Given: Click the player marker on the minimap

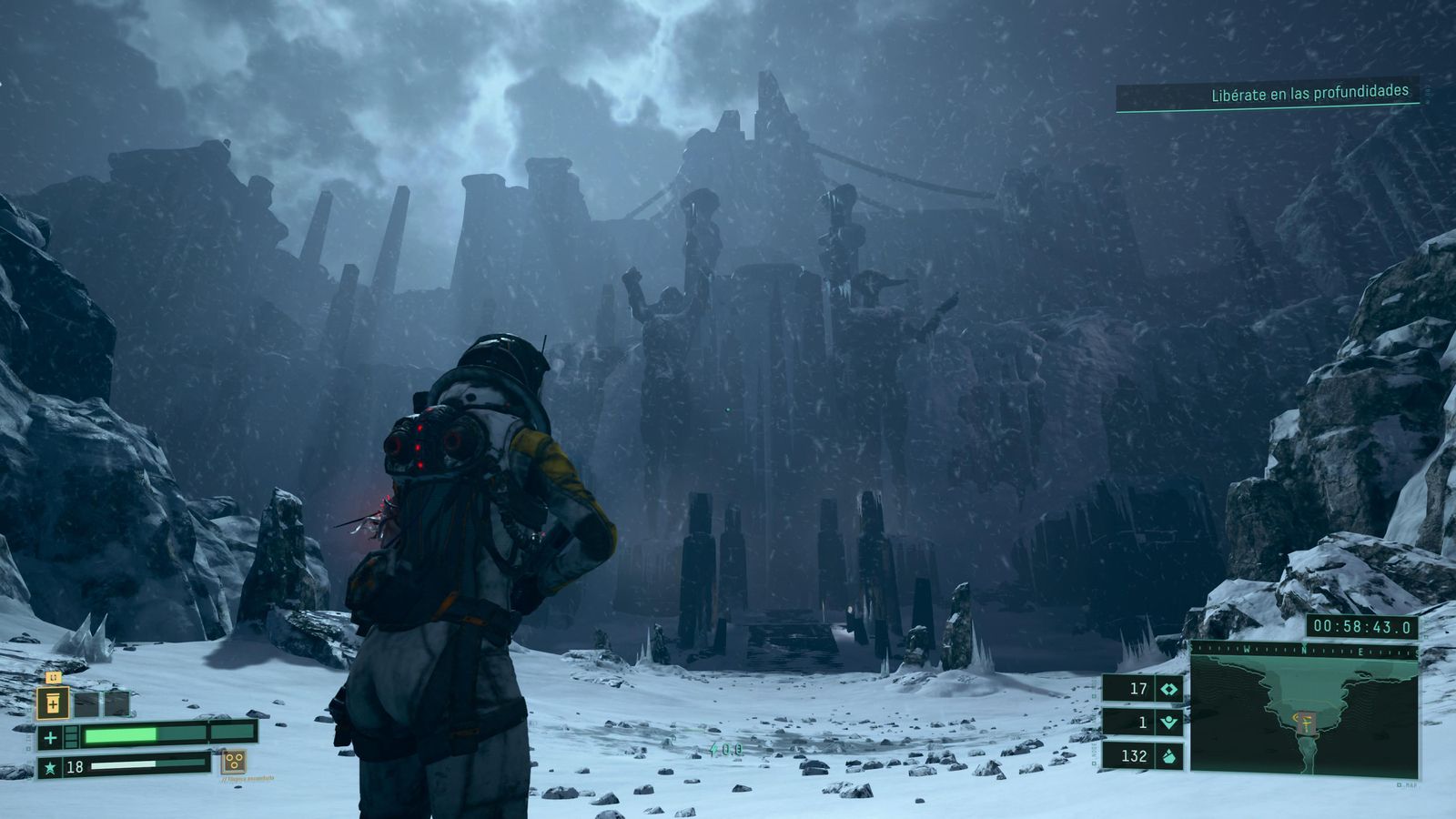Looking at the screenshot, I should click(1304, 723).
